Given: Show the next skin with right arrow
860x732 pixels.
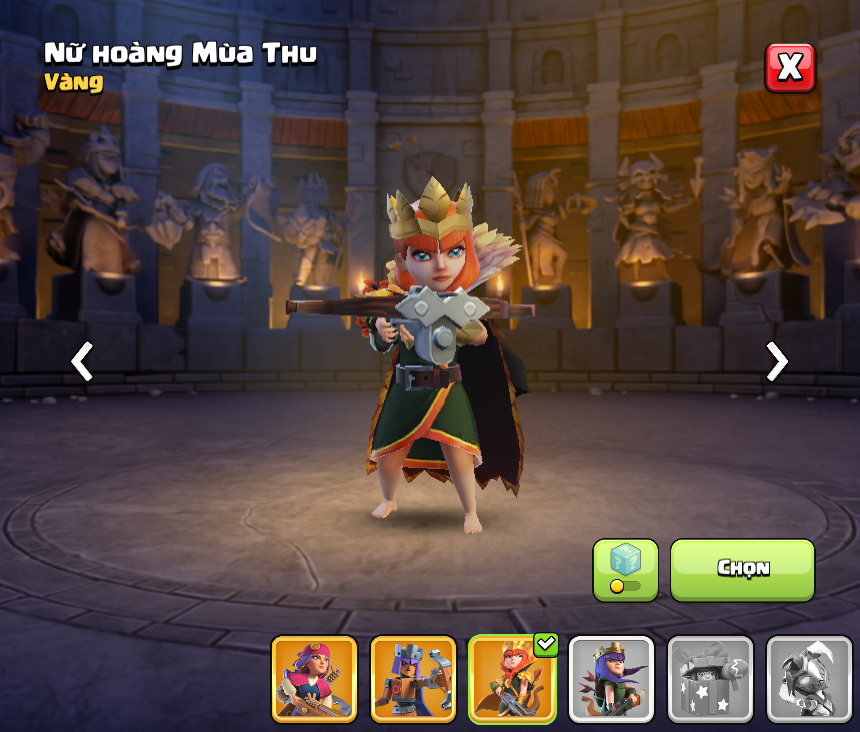Looking at the screenshot, I should tap(776, 361).
